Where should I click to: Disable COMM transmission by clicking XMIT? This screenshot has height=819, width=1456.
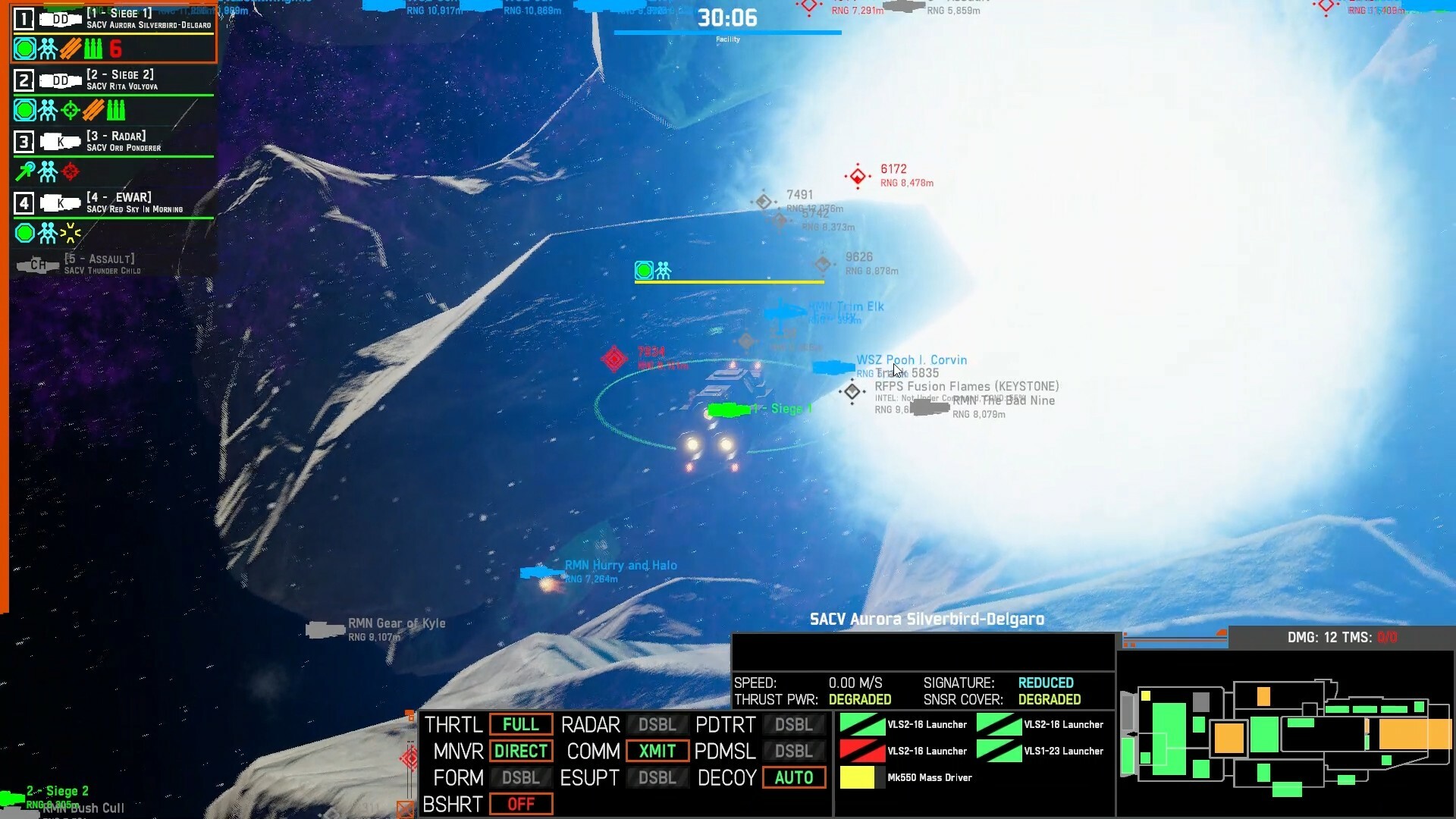pyautogui.click(x=657, y=751)
